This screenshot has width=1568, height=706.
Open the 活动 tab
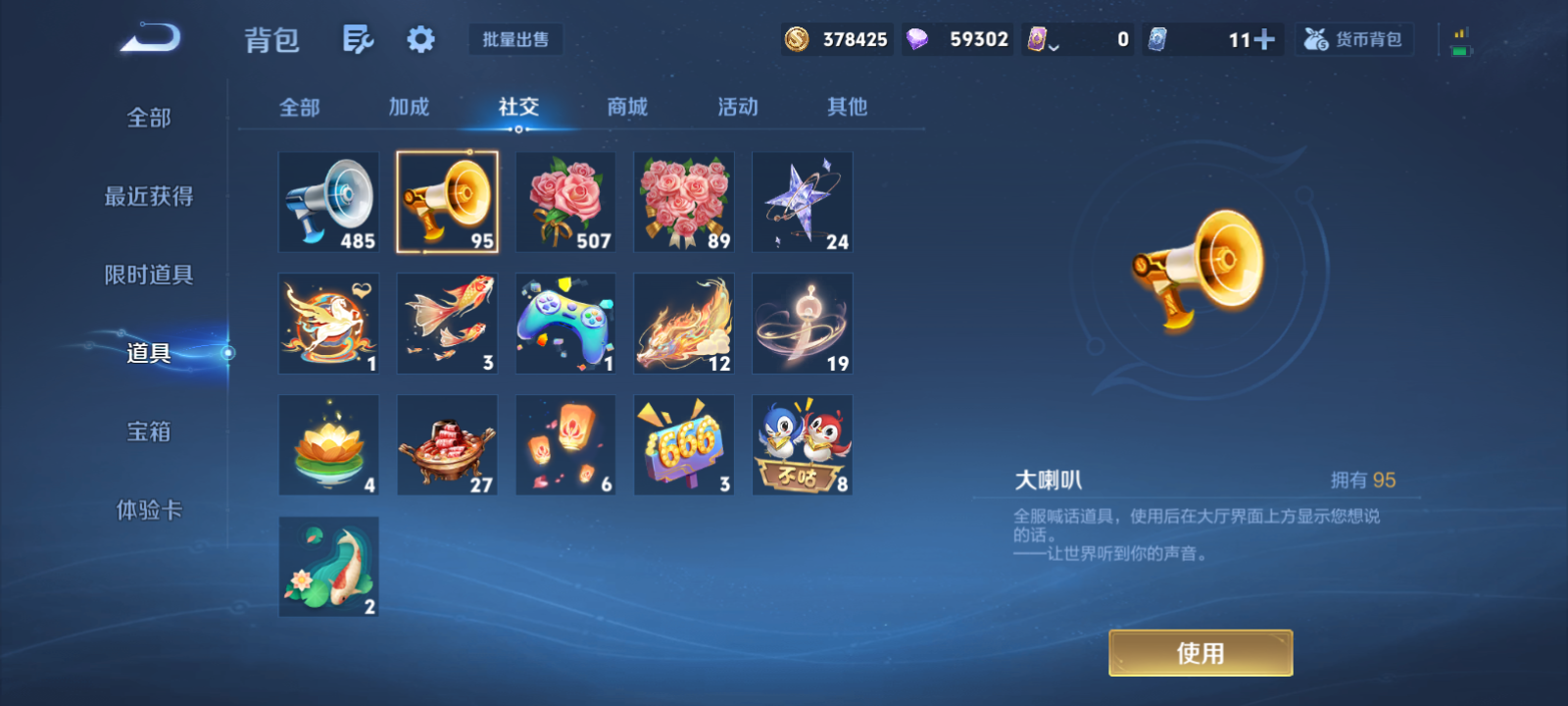(736, 108)
